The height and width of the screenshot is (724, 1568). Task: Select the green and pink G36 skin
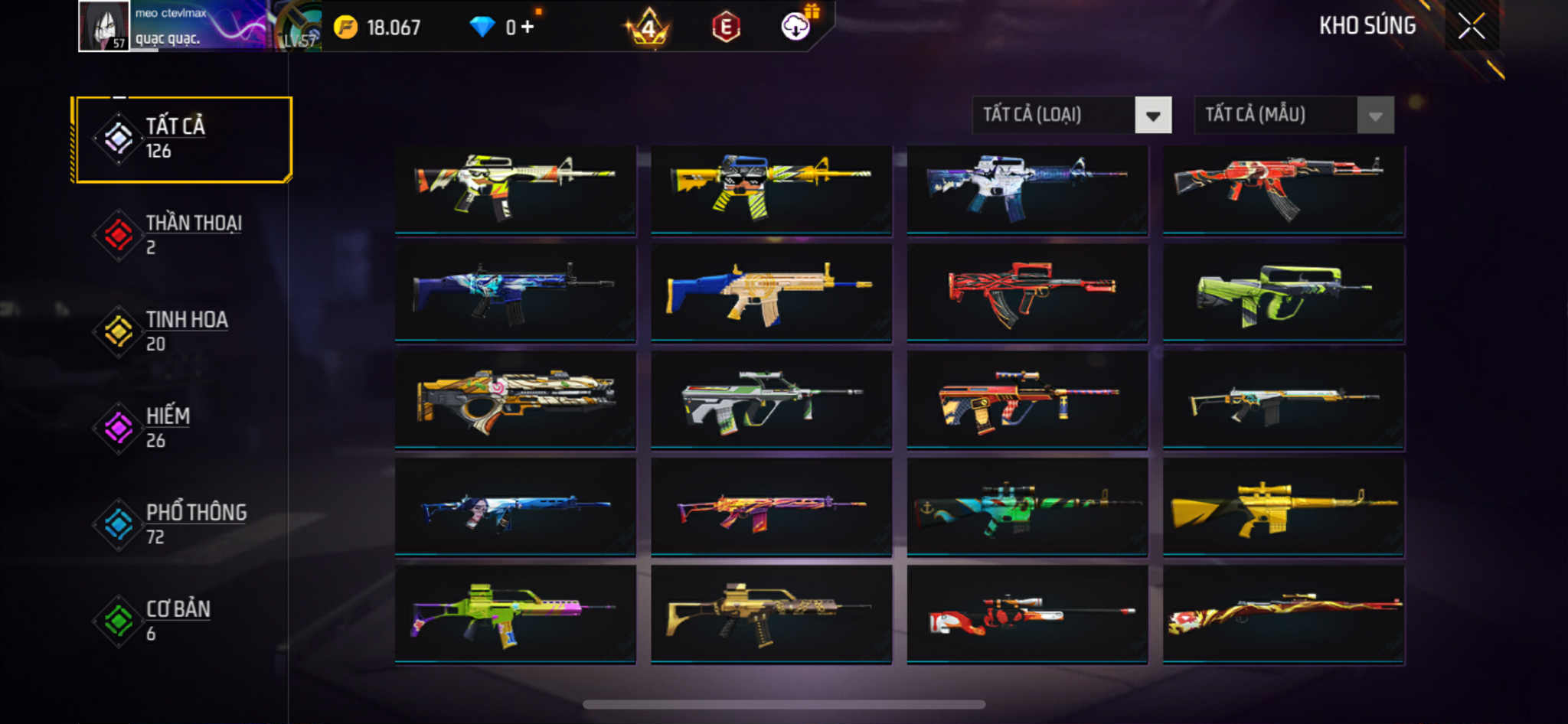point(515,614)
